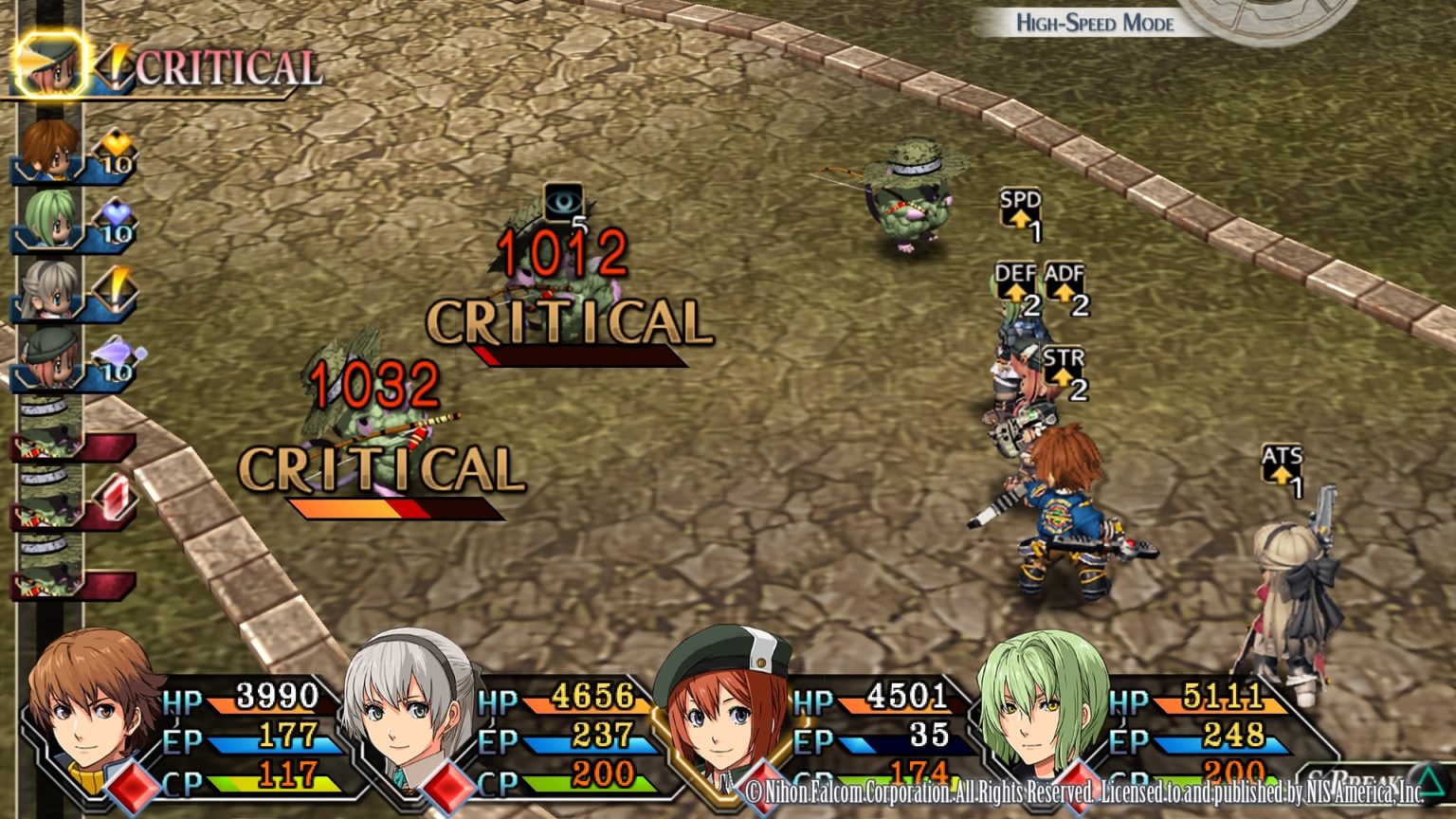Choose the beret girl's party status portrait
The image size is (1456, 819).
coord(722,706)
